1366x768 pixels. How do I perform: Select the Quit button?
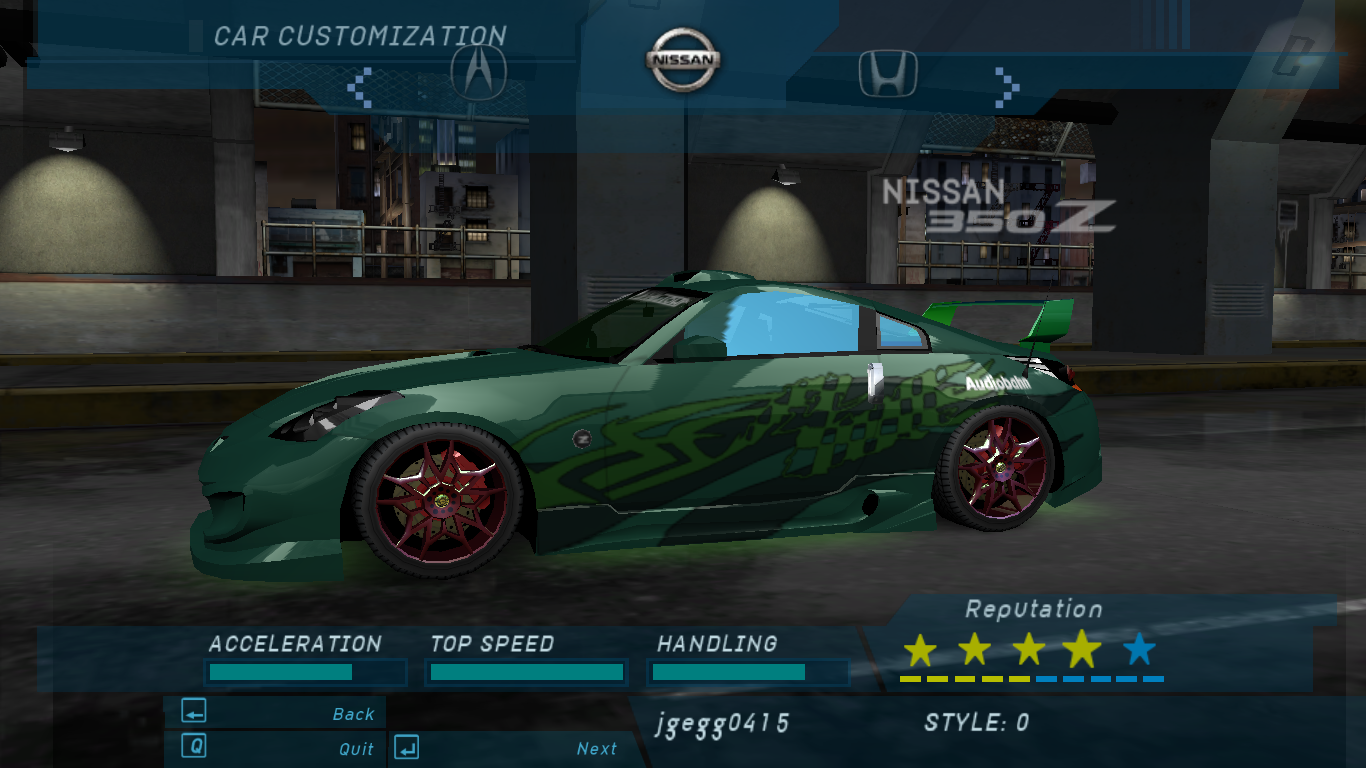pyautogui.click(x=275, y=748)
